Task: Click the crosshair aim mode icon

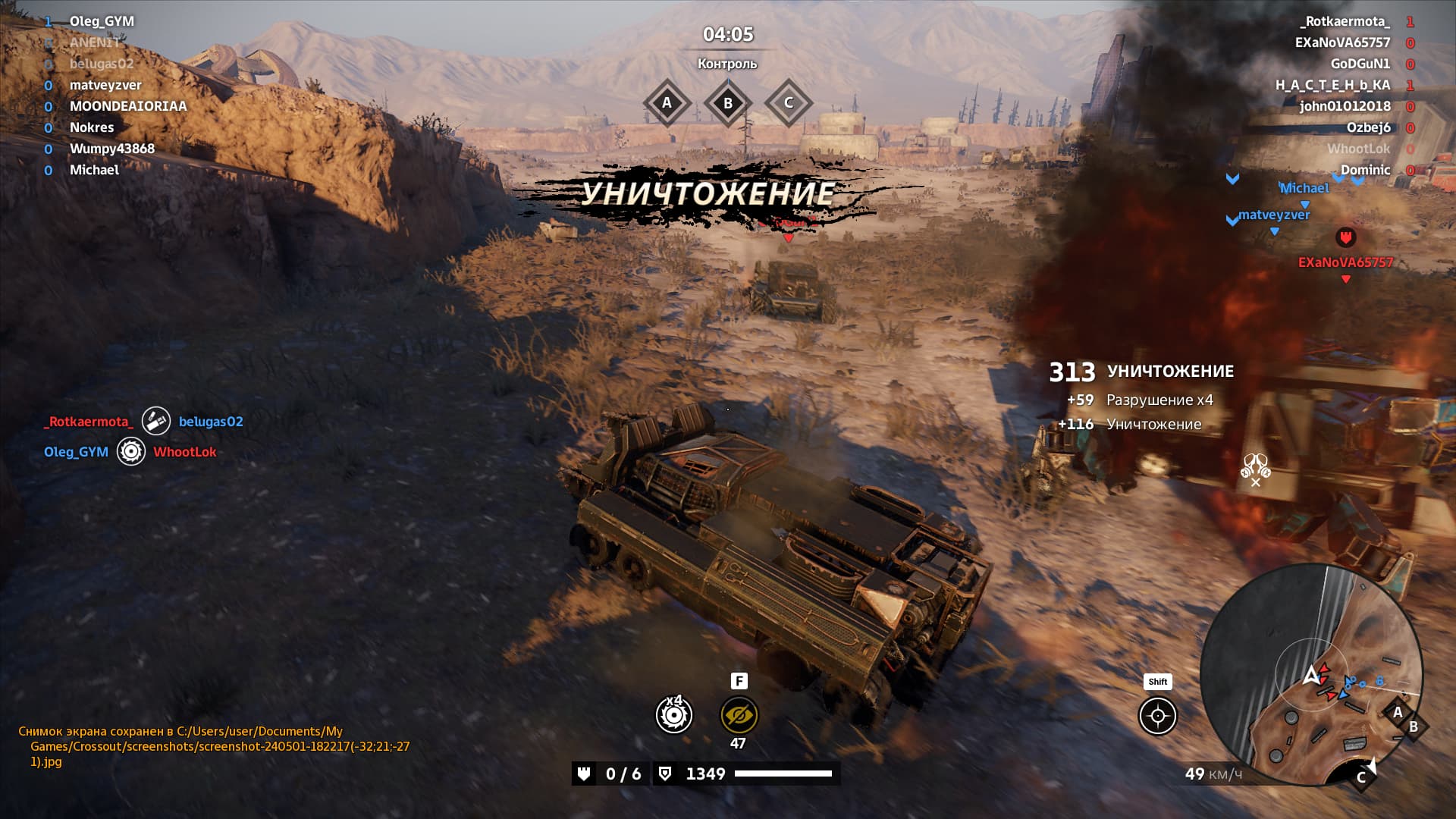Action: (1157, 716)
